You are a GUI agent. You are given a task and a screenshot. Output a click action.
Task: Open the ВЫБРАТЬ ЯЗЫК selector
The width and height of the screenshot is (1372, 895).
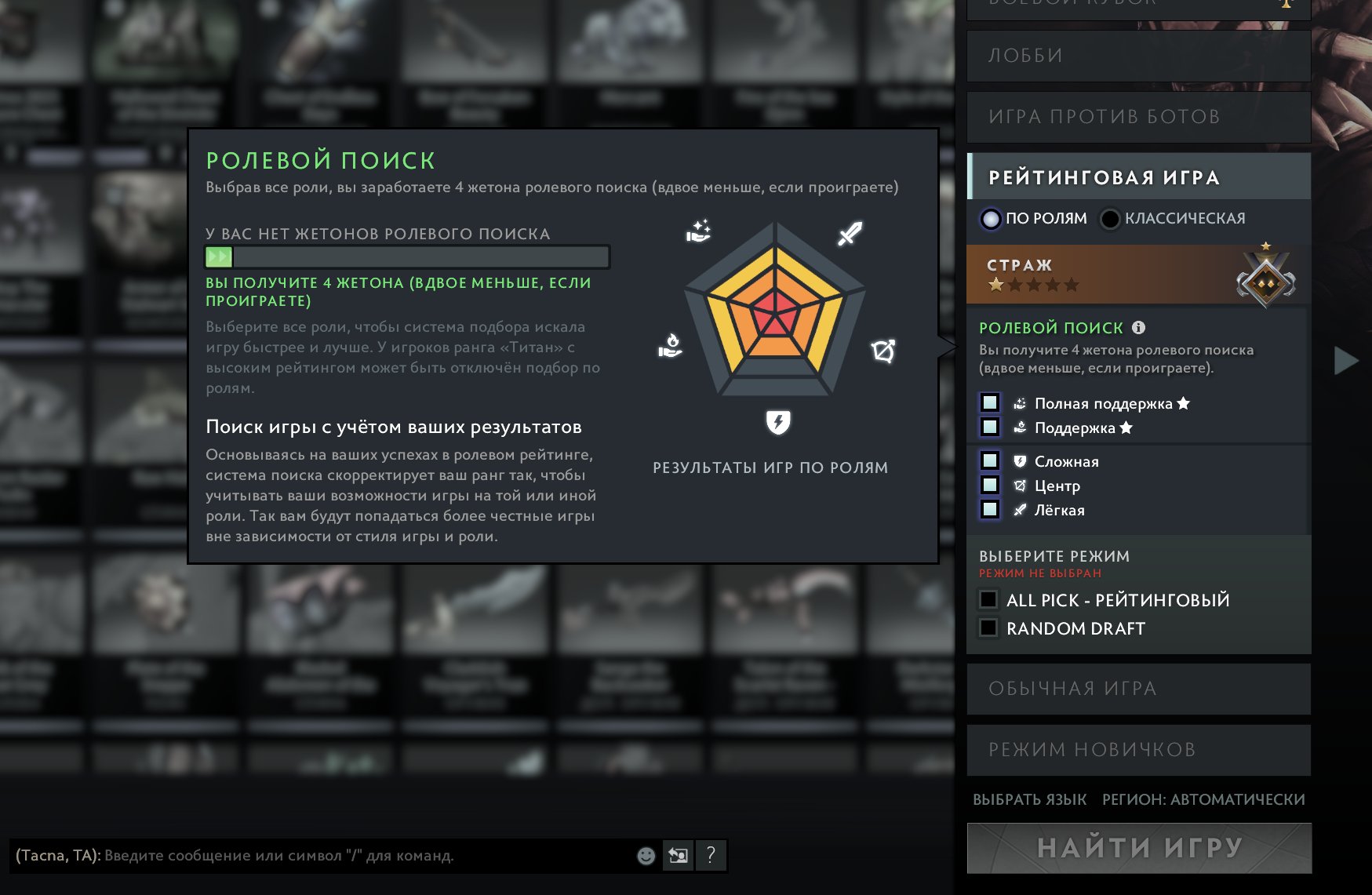point(1028,799)
